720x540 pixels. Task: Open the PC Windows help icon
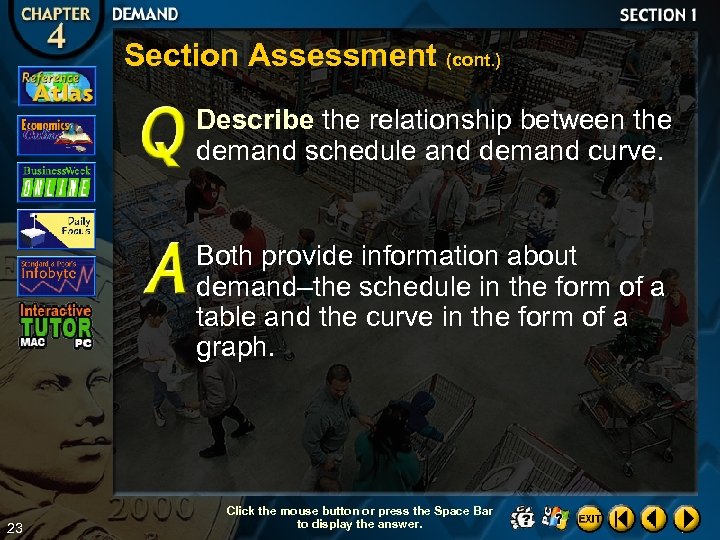(555, 518)
